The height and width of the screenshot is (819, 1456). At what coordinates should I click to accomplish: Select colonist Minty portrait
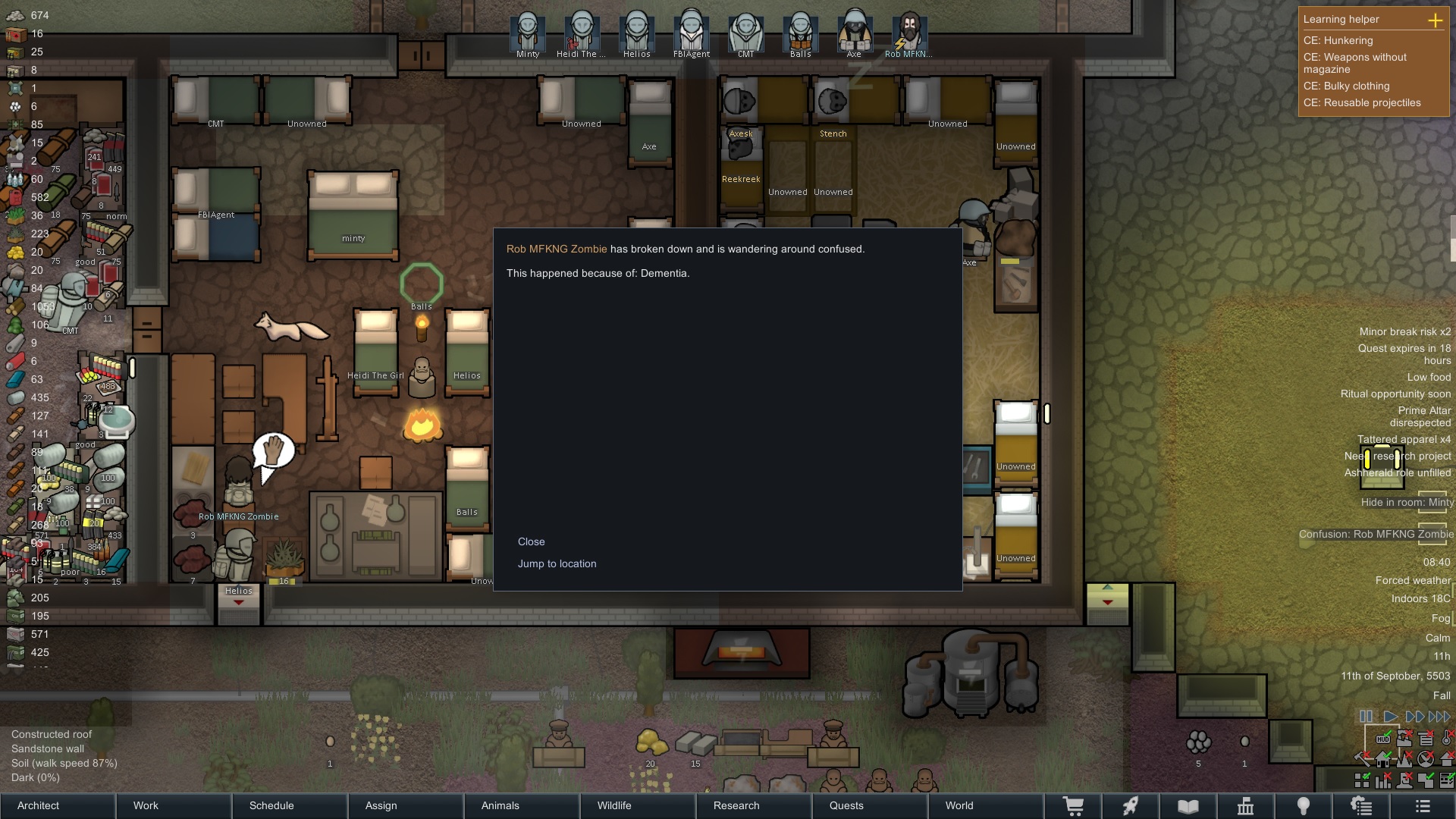(528, 34)
